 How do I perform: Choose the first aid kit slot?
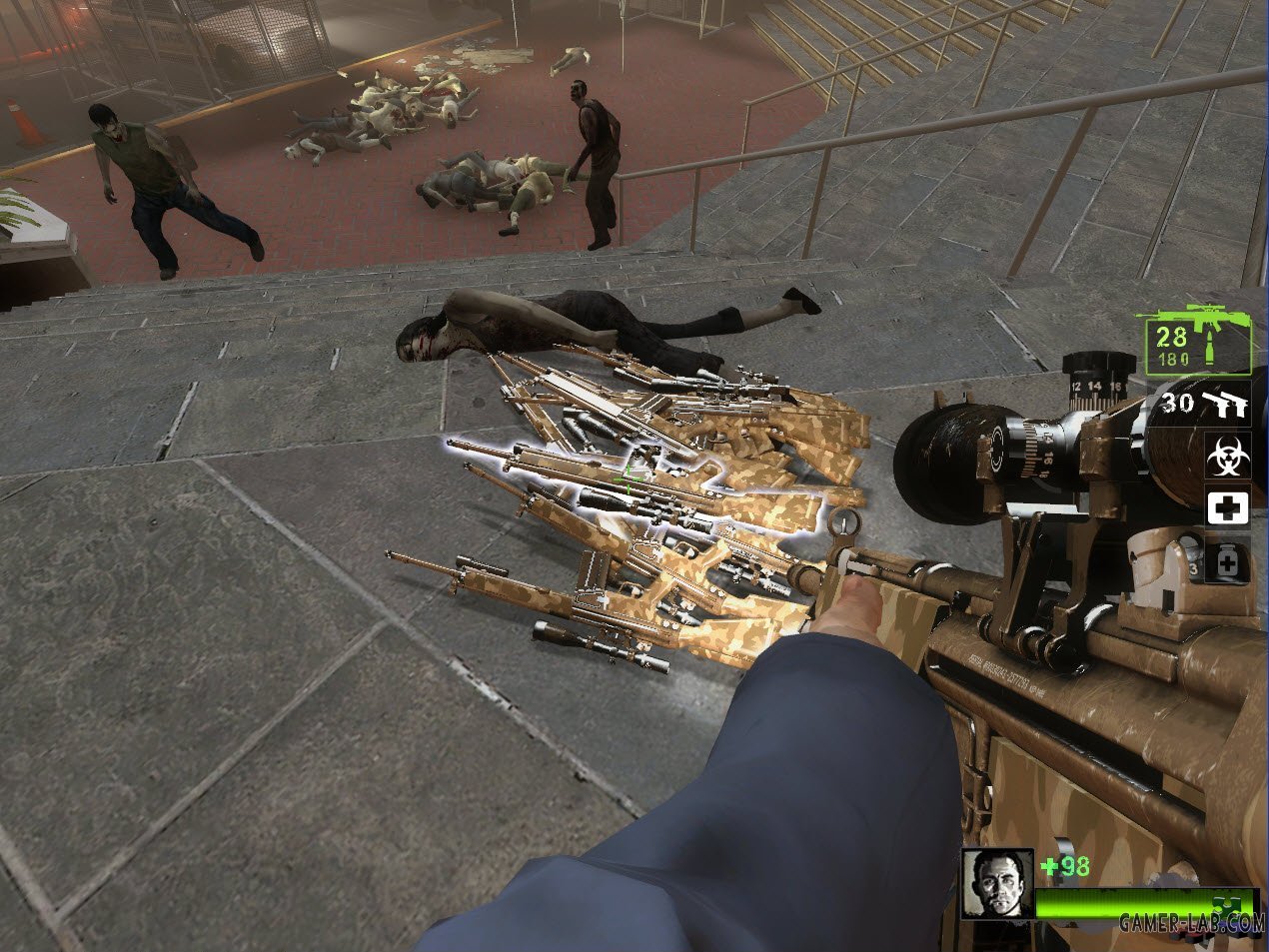pos(1228,508)
